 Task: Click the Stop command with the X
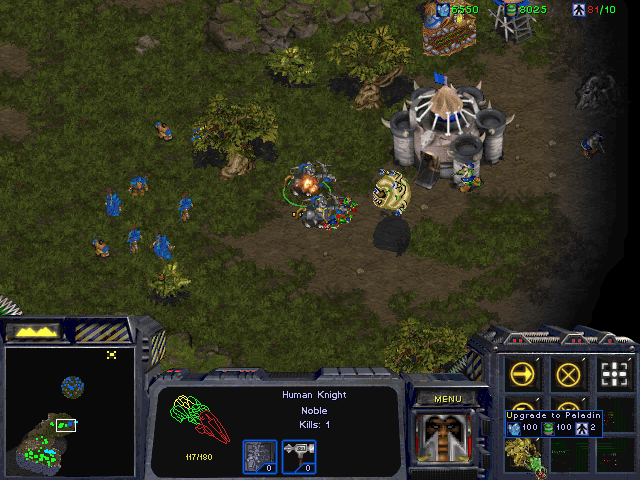coord(569,375)
